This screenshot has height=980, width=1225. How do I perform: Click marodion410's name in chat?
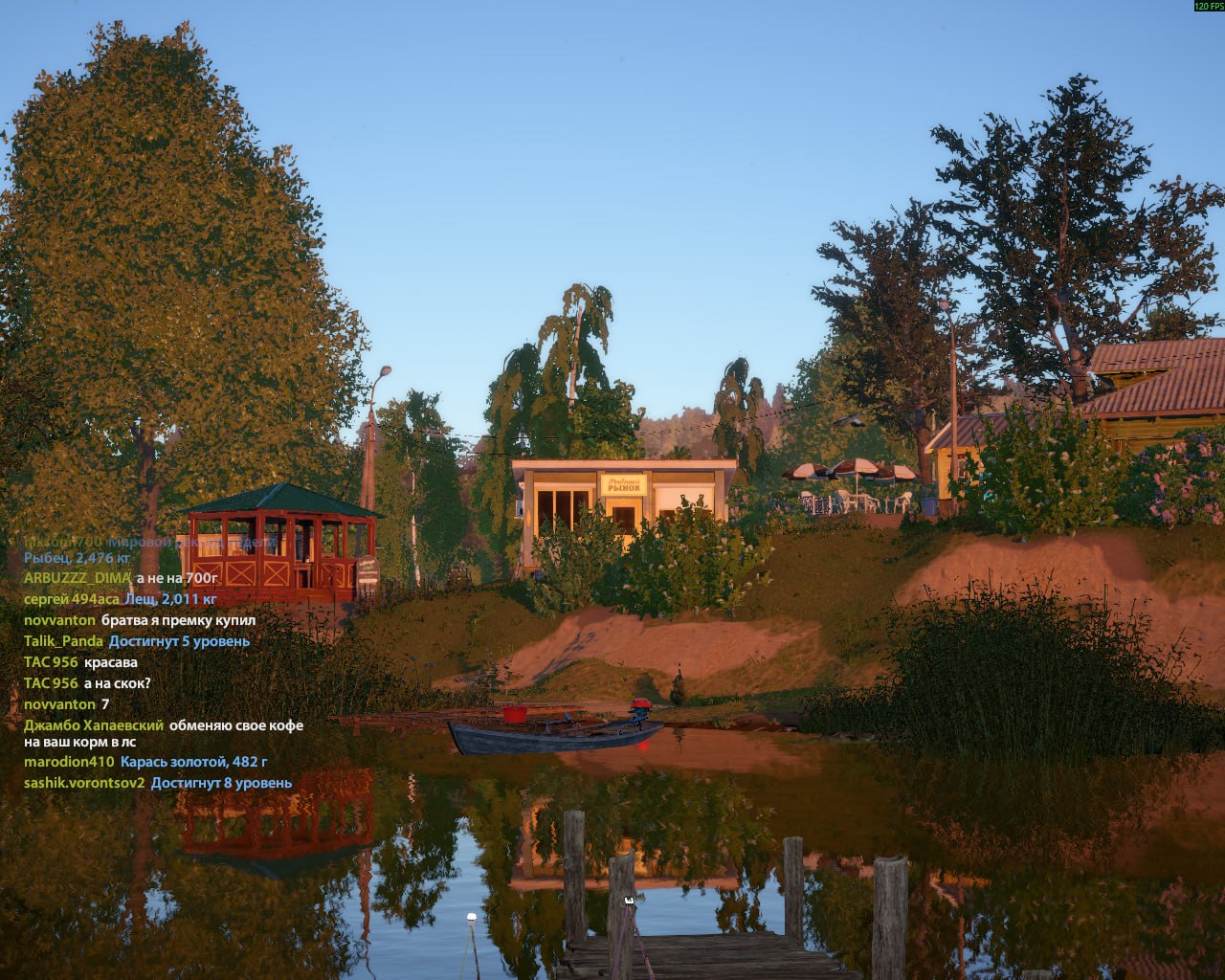click(x=69, y=762)
